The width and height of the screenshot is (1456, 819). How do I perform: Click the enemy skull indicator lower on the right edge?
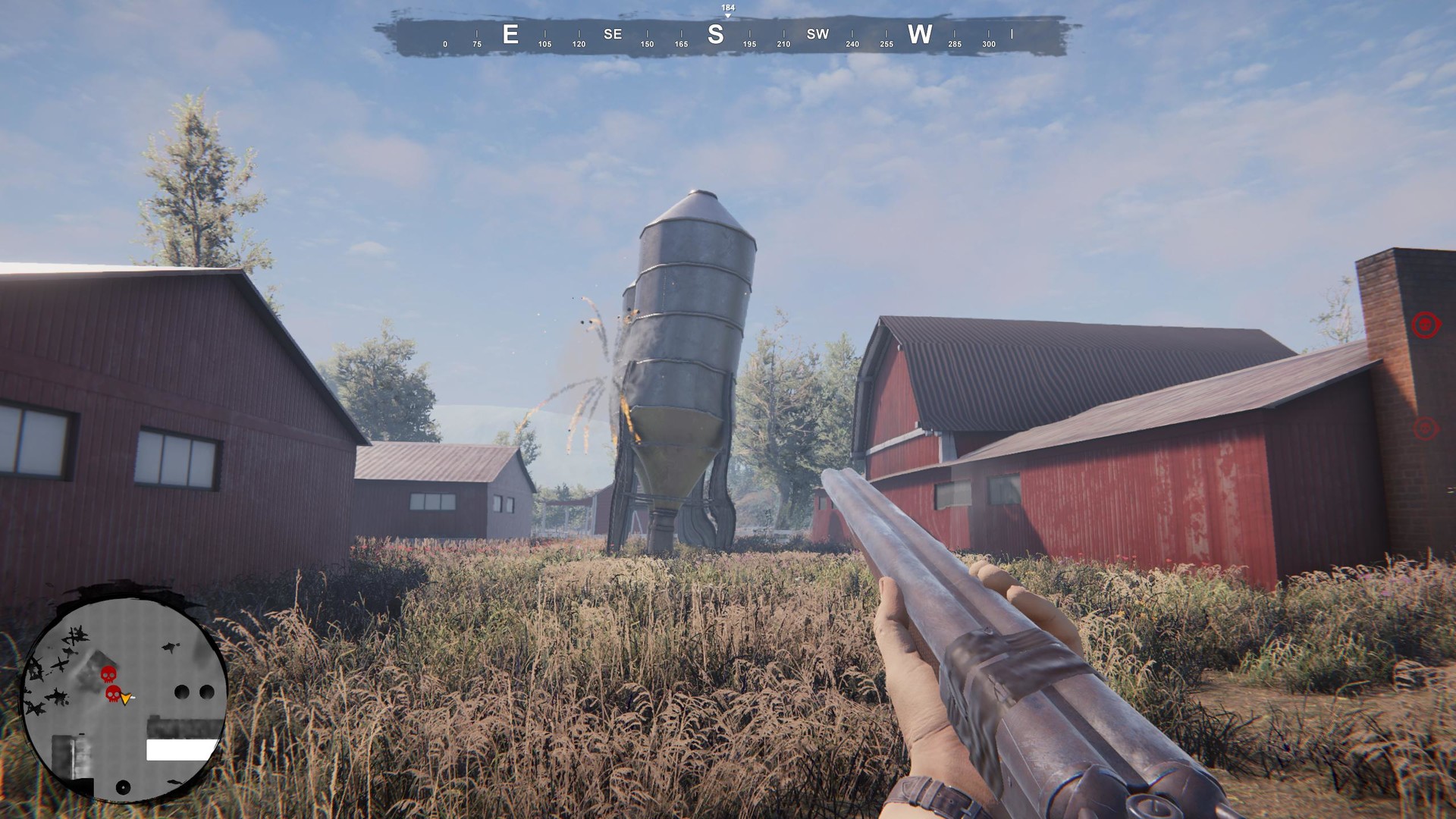tap(1424, 427)
